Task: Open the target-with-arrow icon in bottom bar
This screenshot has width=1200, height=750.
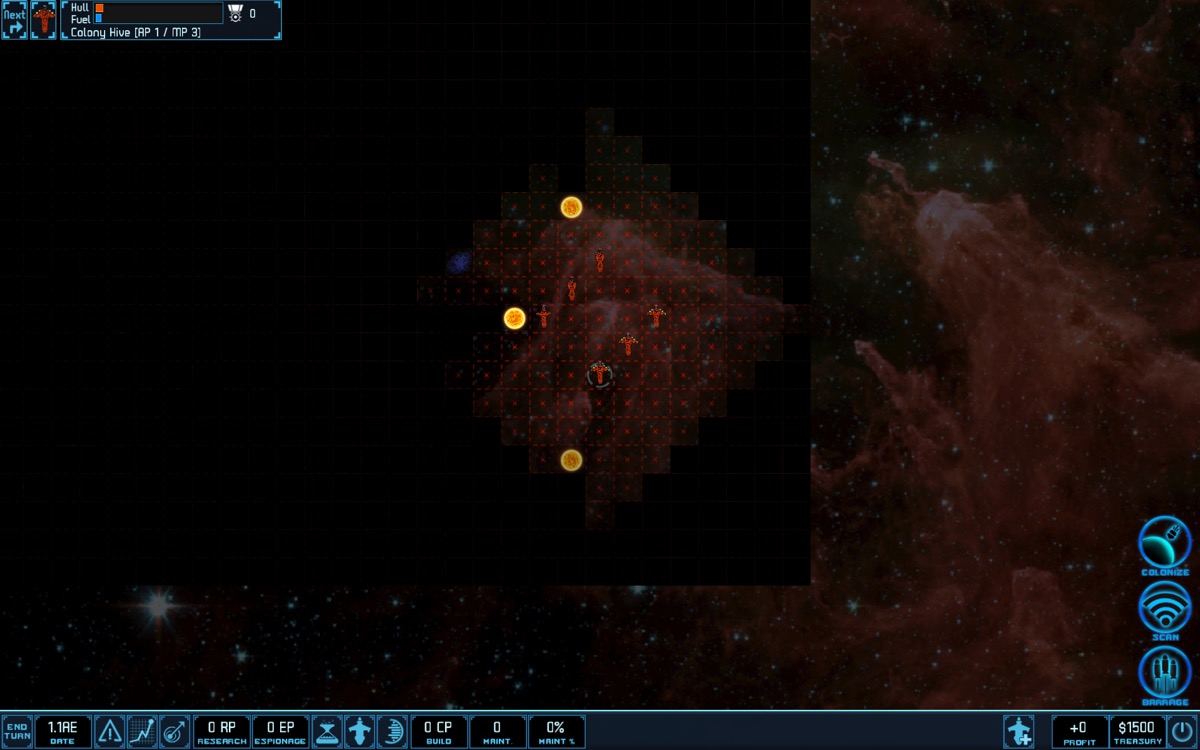Action: [x=174, y=732]
